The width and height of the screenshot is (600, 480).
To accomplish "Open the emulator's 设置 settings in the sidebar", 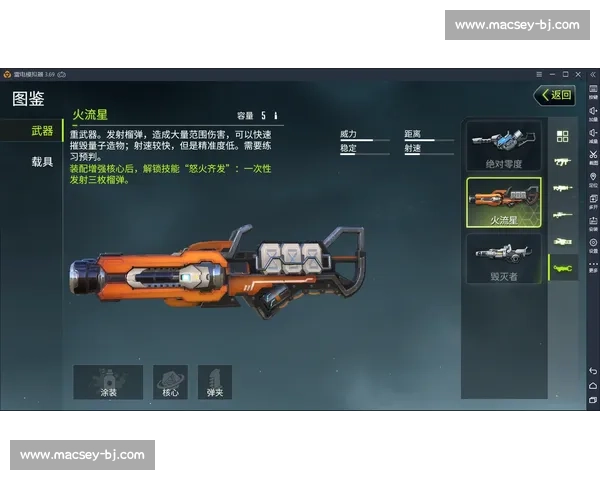I will [593, 244].
